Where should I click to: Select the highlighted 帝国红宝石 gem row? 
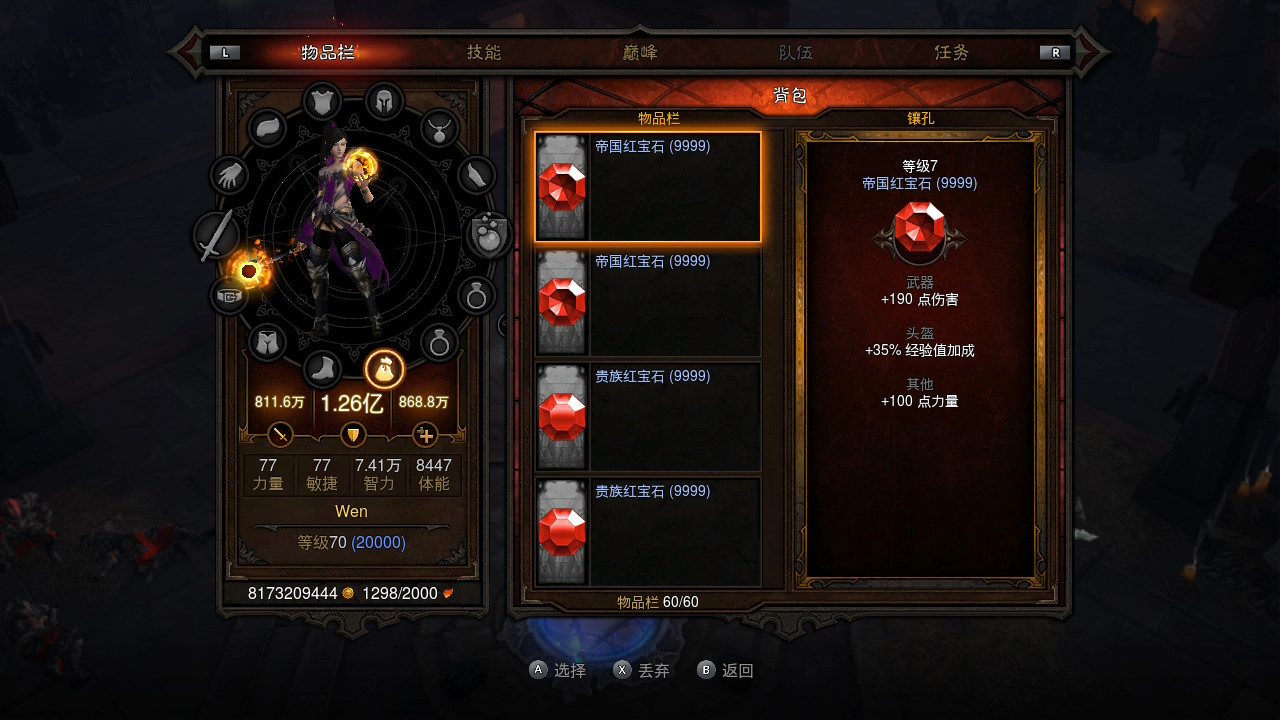point(648,187)
